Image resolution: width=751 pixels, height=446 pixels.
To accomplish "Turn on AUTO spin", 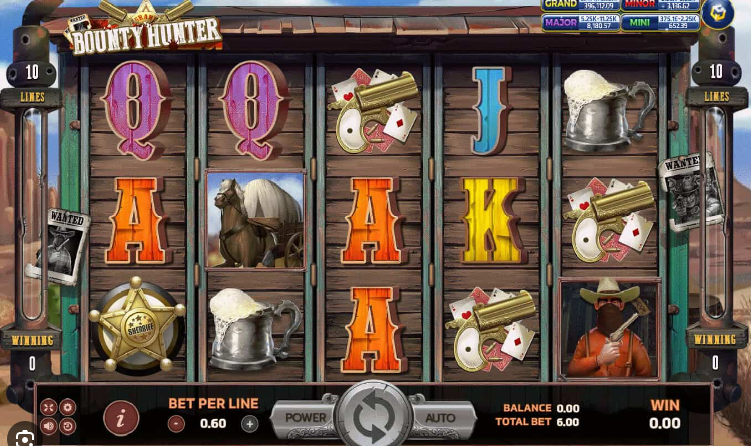I will point(440,417).
